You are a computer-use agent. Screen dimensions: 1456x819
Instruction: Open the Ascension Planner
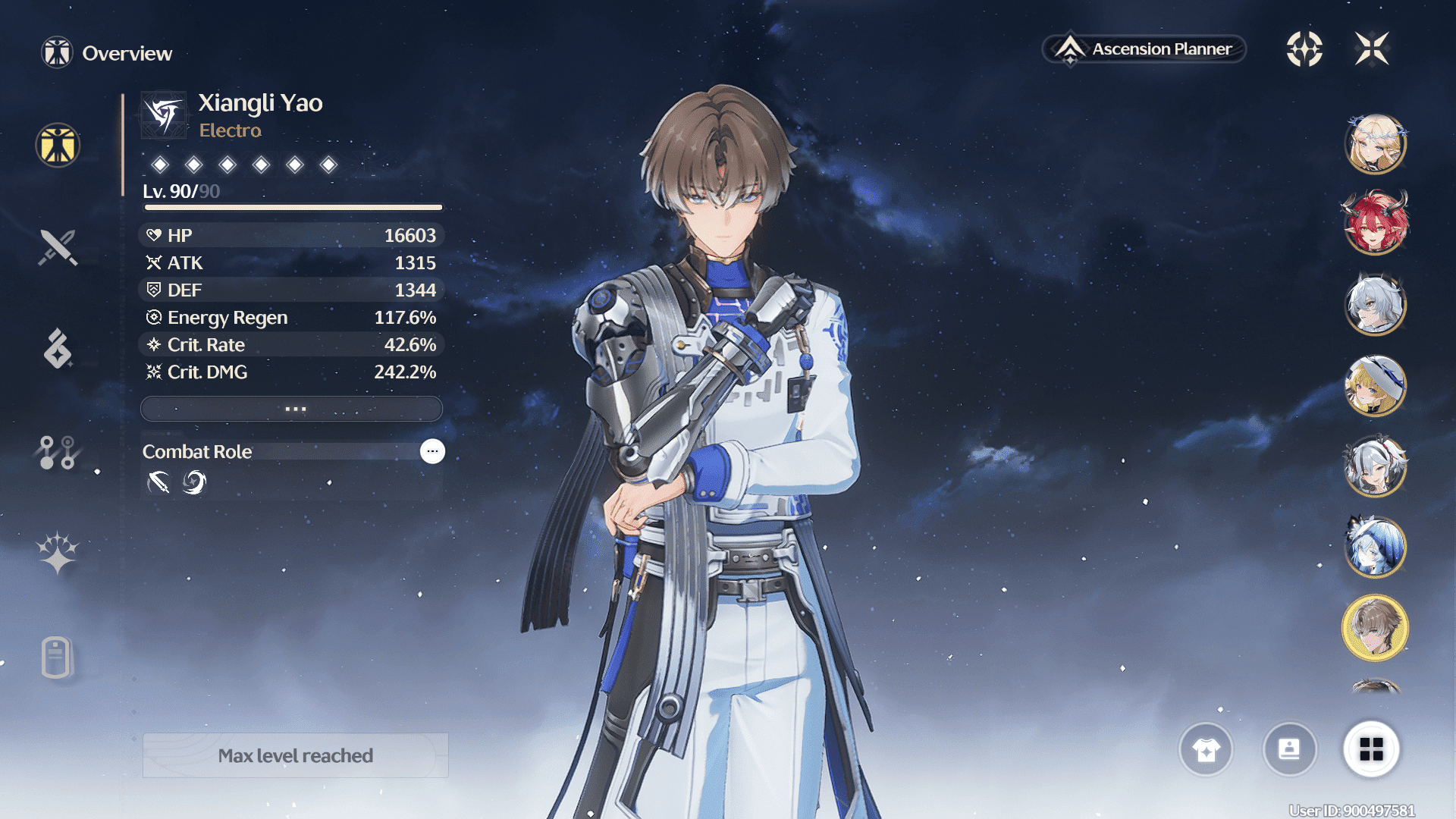tap(1145, 49)
